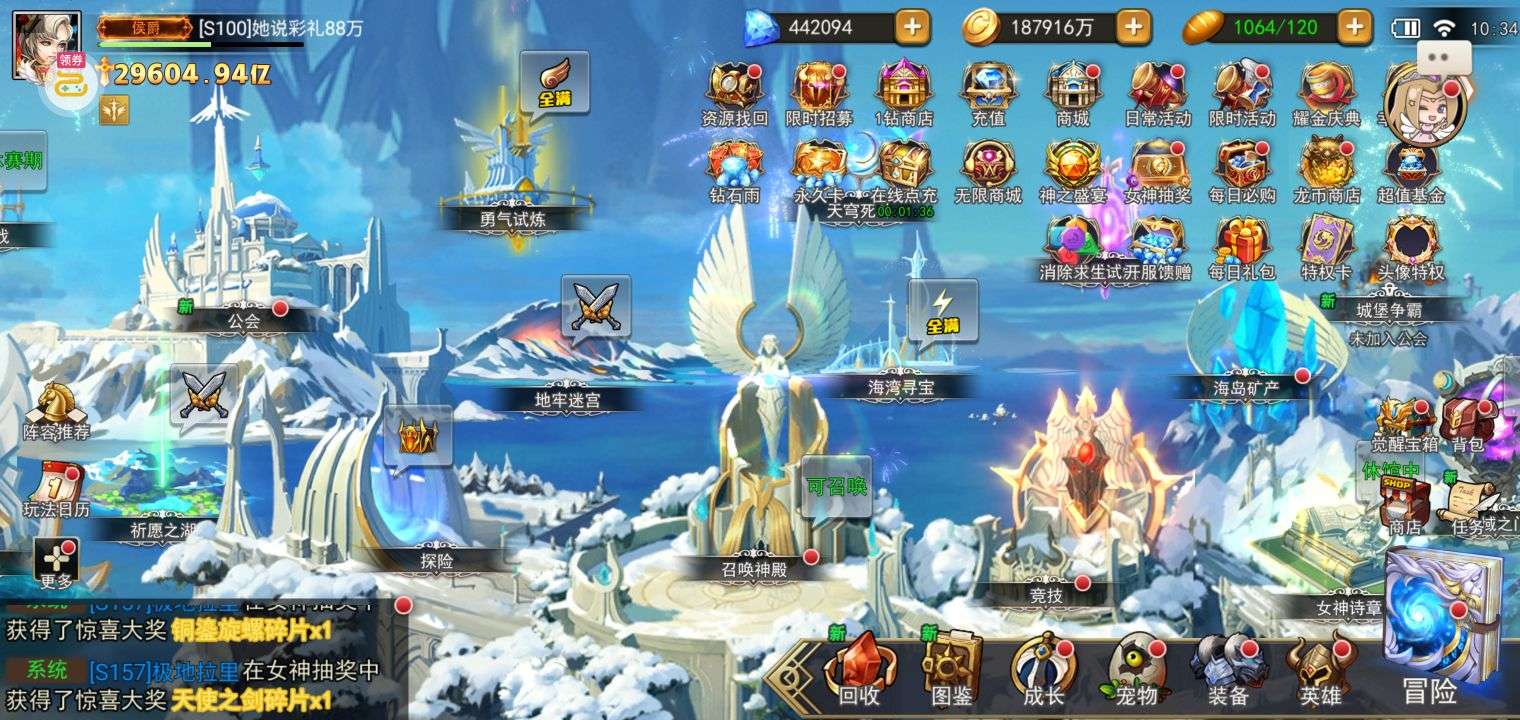This screenshot has width=1520, height=720.
Task: Open the 图鉴 codex book
Action: click(x=950, y=668)
